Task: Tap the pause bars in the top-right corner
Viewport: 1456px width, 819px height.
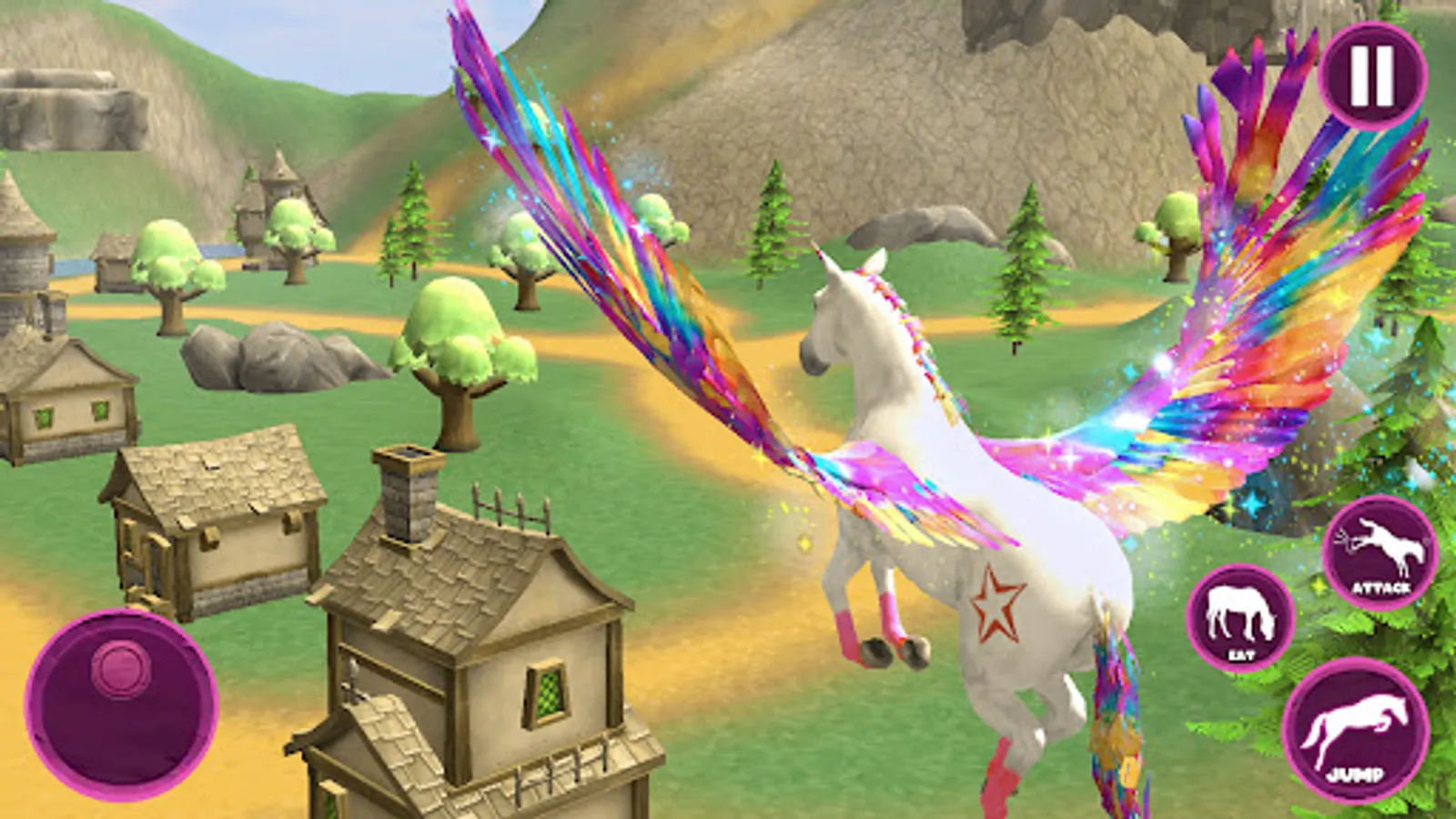Action: [1374, 73]
